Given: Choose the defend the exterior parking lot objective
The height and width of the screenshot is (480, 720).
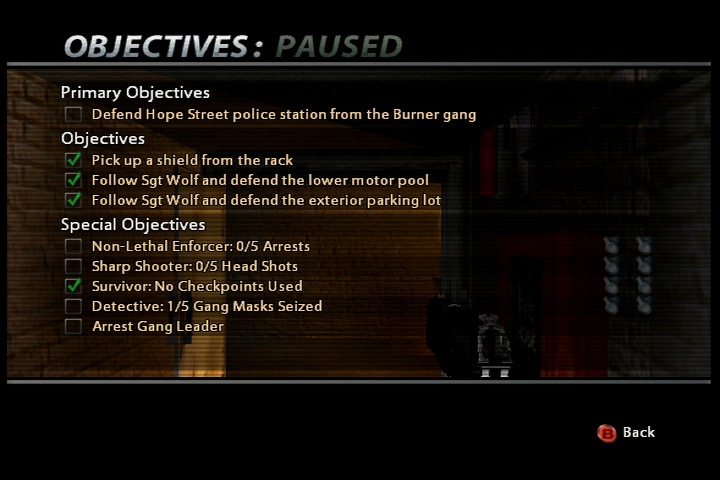Looking at the screenshot, I should pyautogui.click(x=266, y=200).
